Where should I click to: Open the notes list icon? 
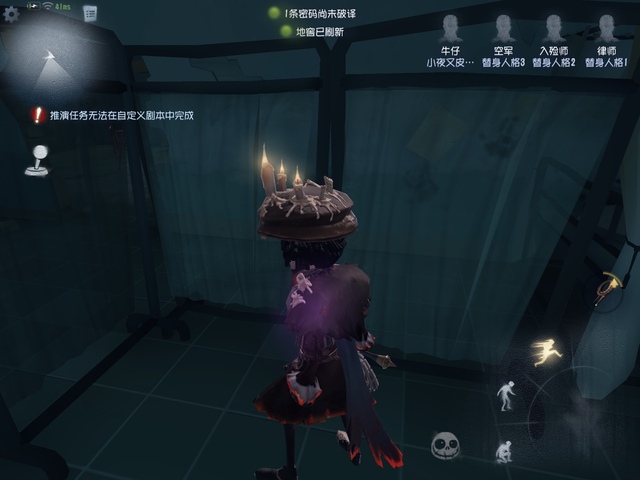tap(90, 13)
